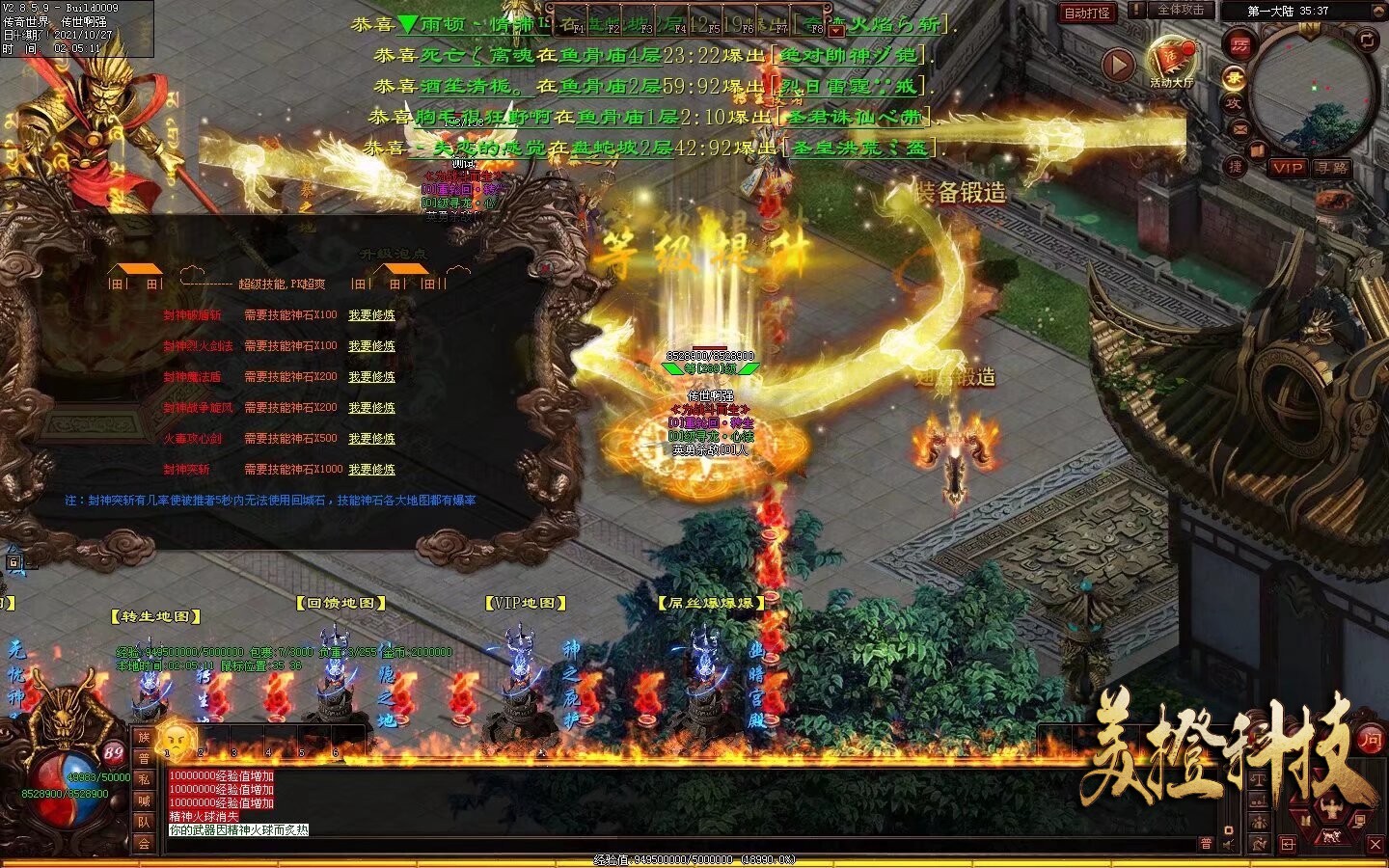Toggle the 自动打怪 auto-fight button

coord(1087,13)
